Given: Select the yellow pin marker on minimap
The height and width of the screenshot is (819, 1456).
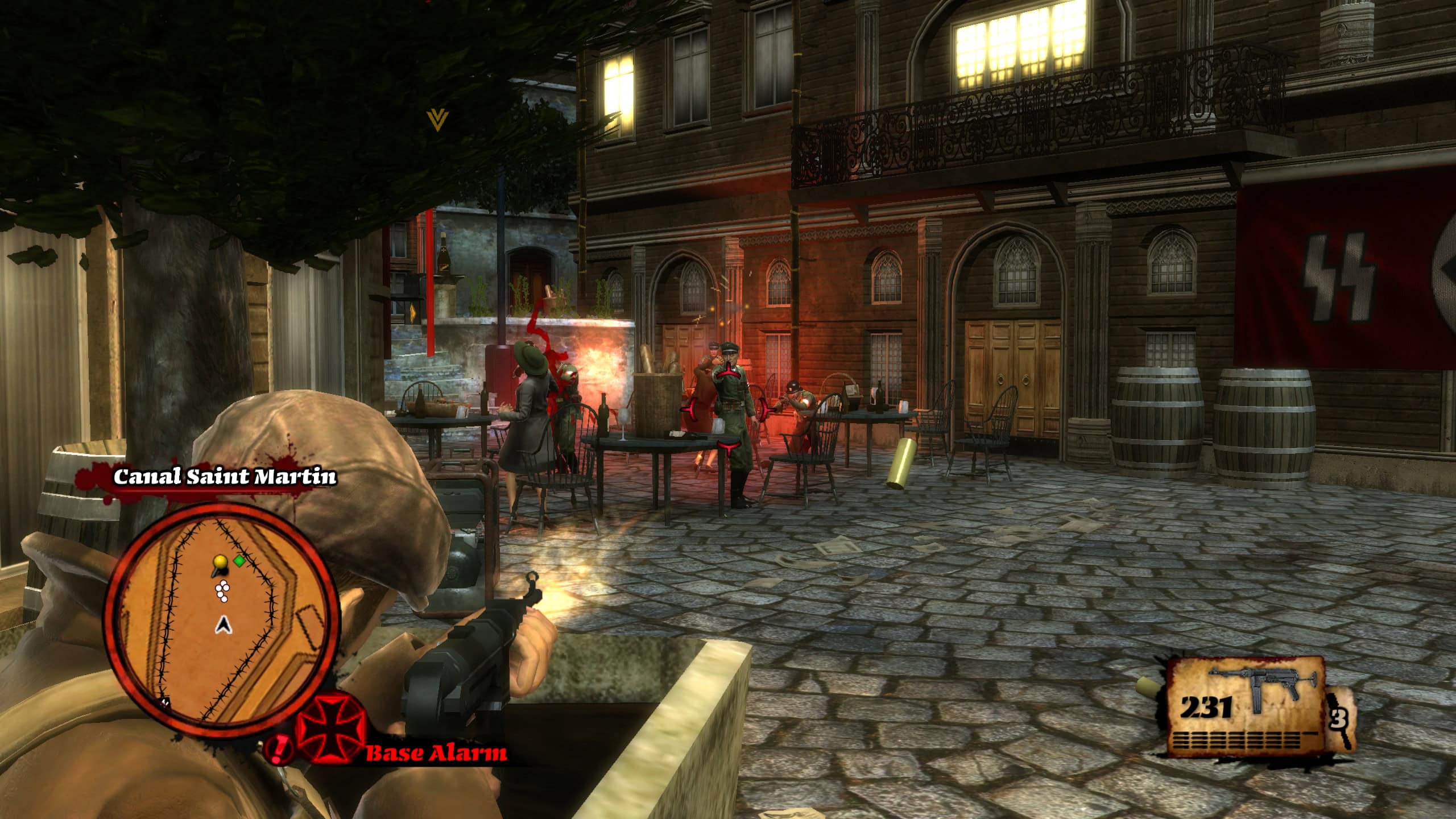Looking at the screenshot, I should point(220,564).
